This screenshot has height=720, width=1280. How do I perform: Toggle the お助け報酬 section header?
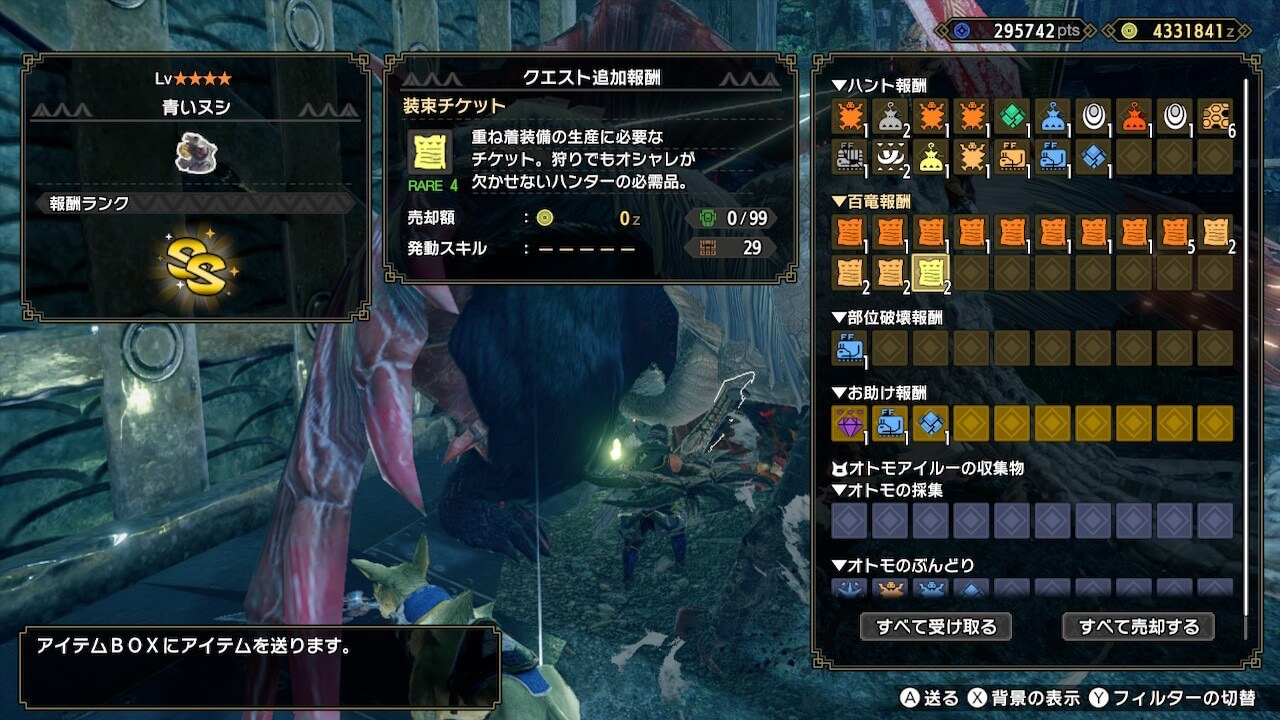880,393
